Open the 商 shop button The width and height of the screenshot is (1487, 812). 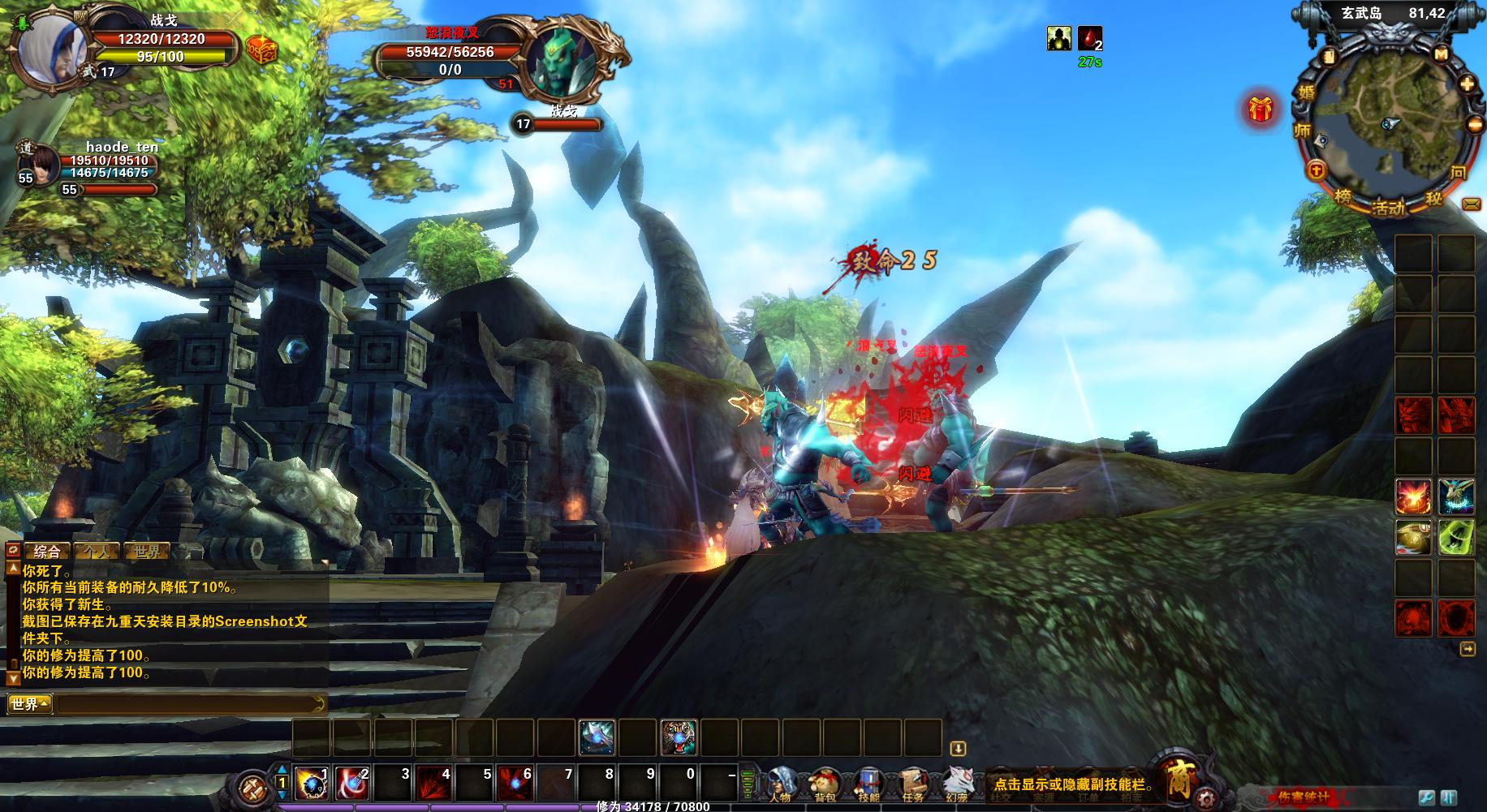pyautogui.click(x=1178, y=779)
